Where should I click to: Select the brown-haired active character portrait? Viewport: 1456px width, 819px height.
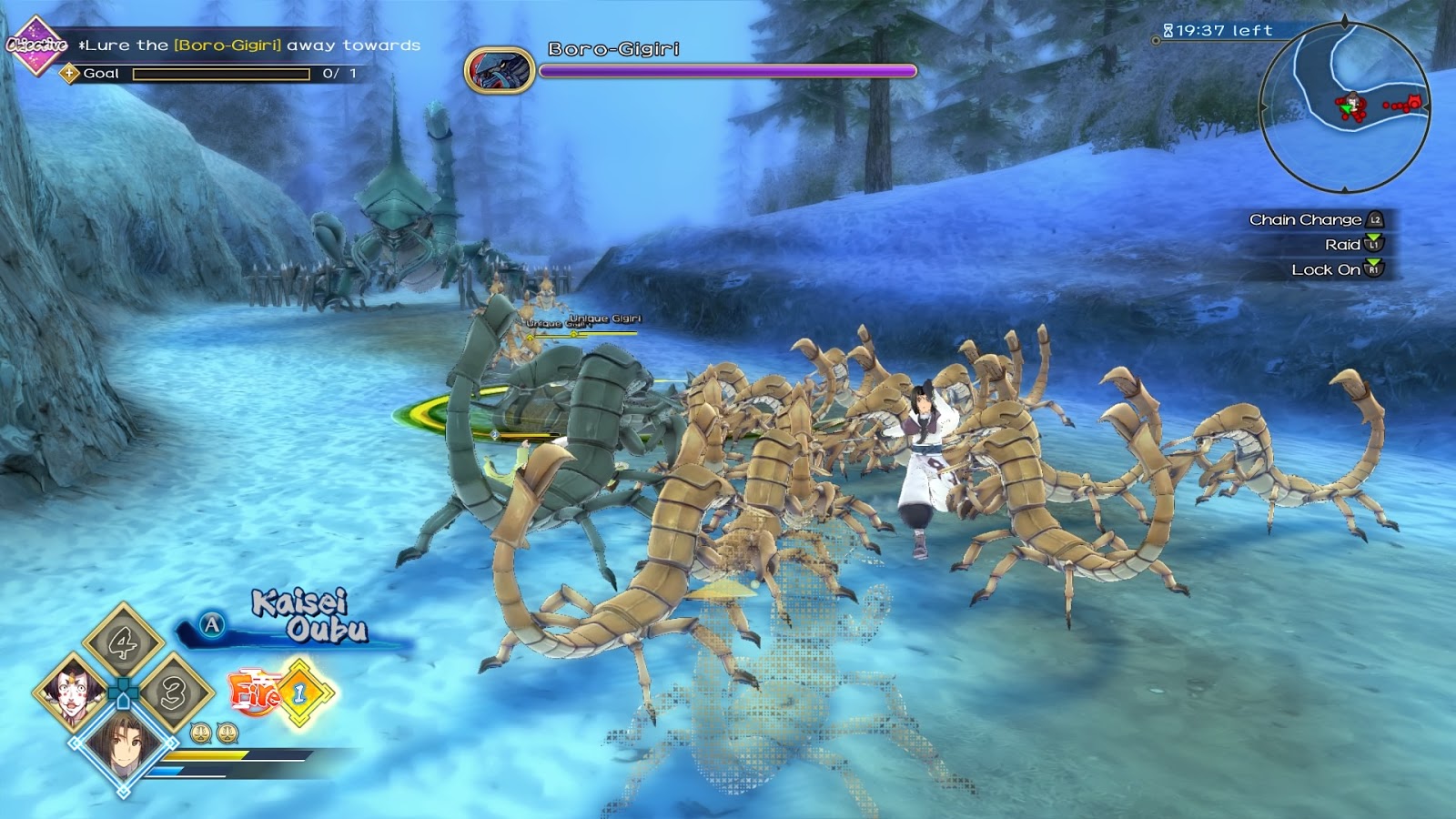(124, 744)
